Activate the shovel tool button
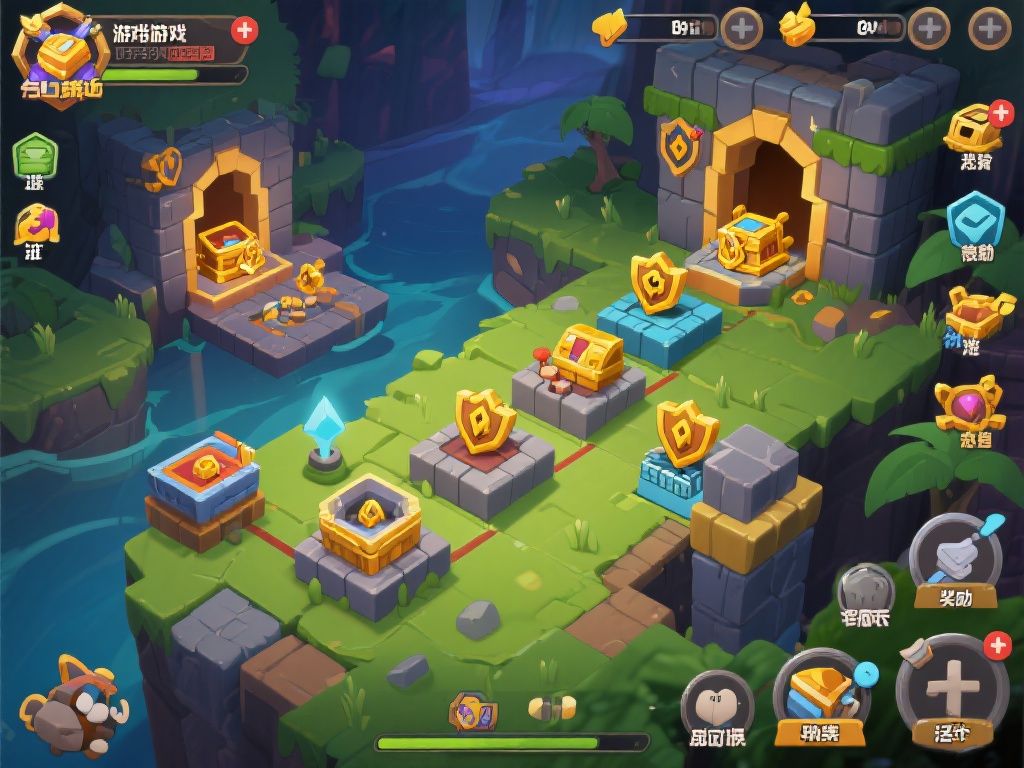 coord(955,557)
